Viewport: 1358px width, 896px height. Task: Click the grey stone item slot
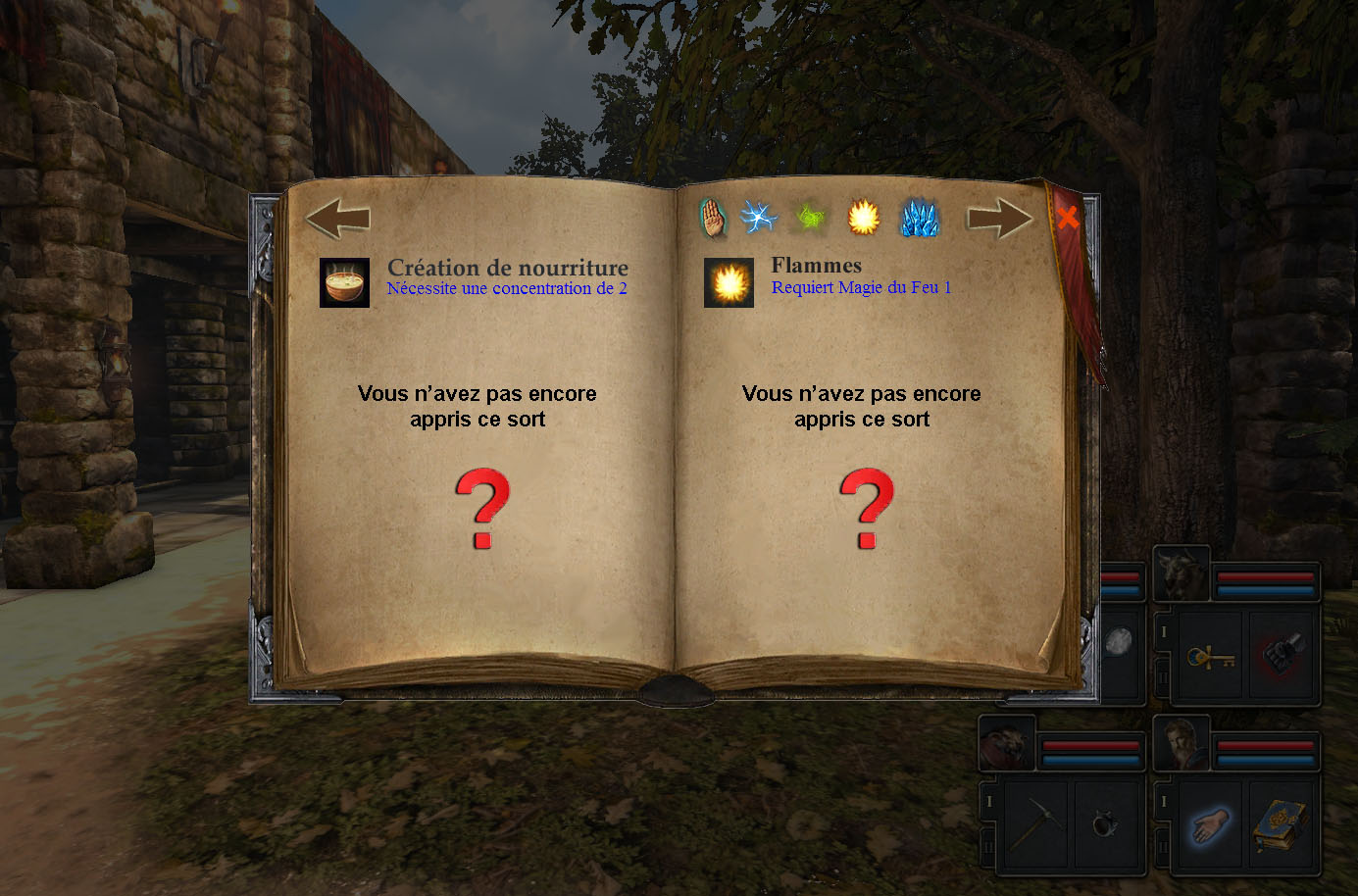(1119, 643)
